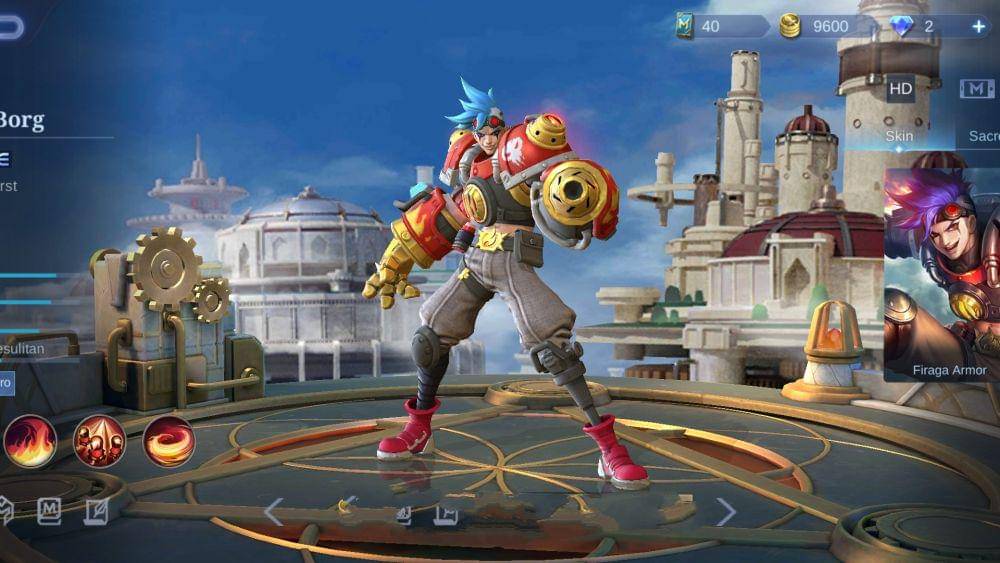
Task: Open the Sacred tab
Action: [980, 136]
